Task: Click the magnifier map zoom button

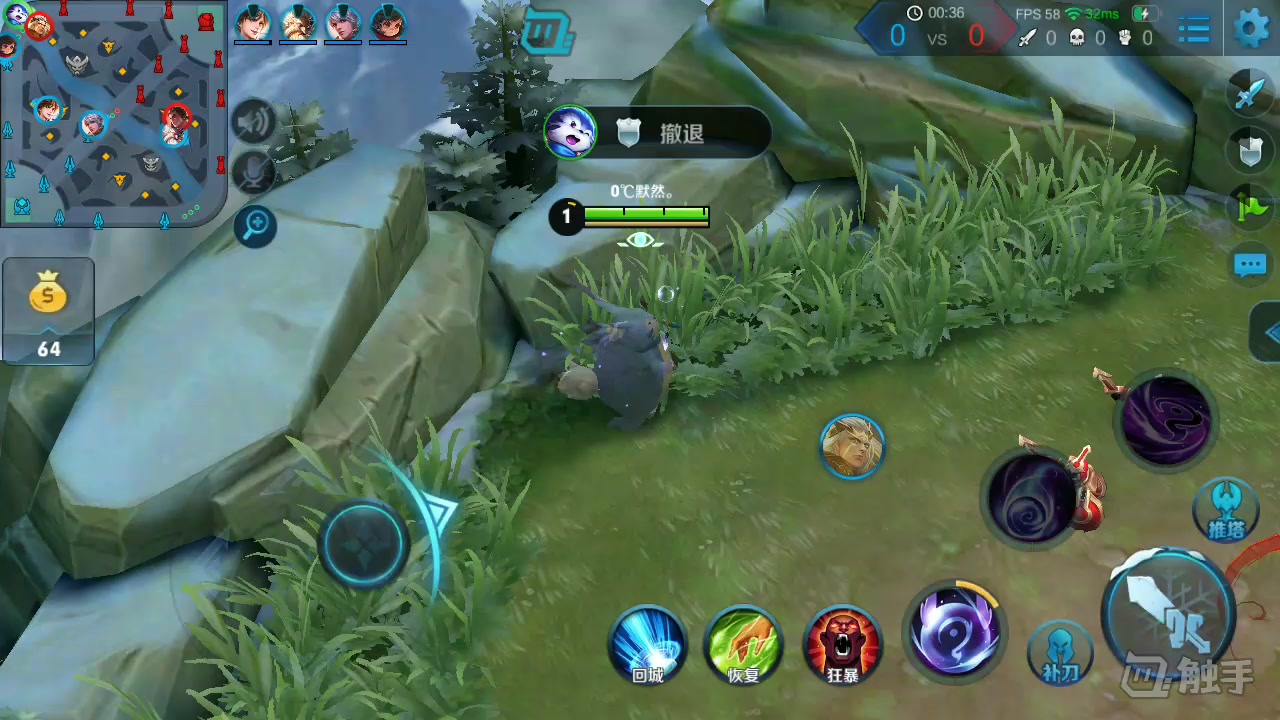Action: (x=255, y=227)
